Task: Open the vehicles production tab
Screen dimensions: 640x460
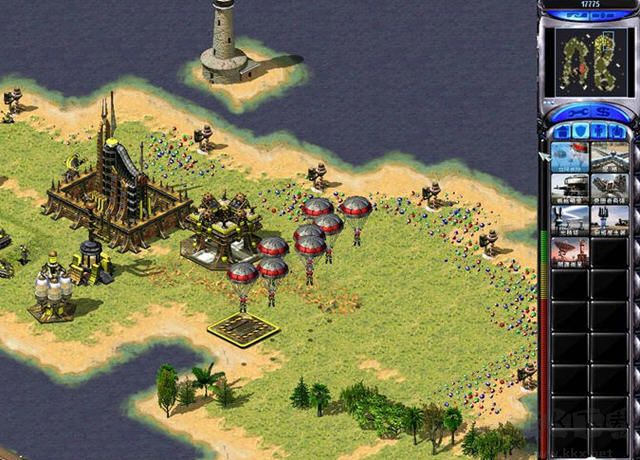Action: coord(617,131)
